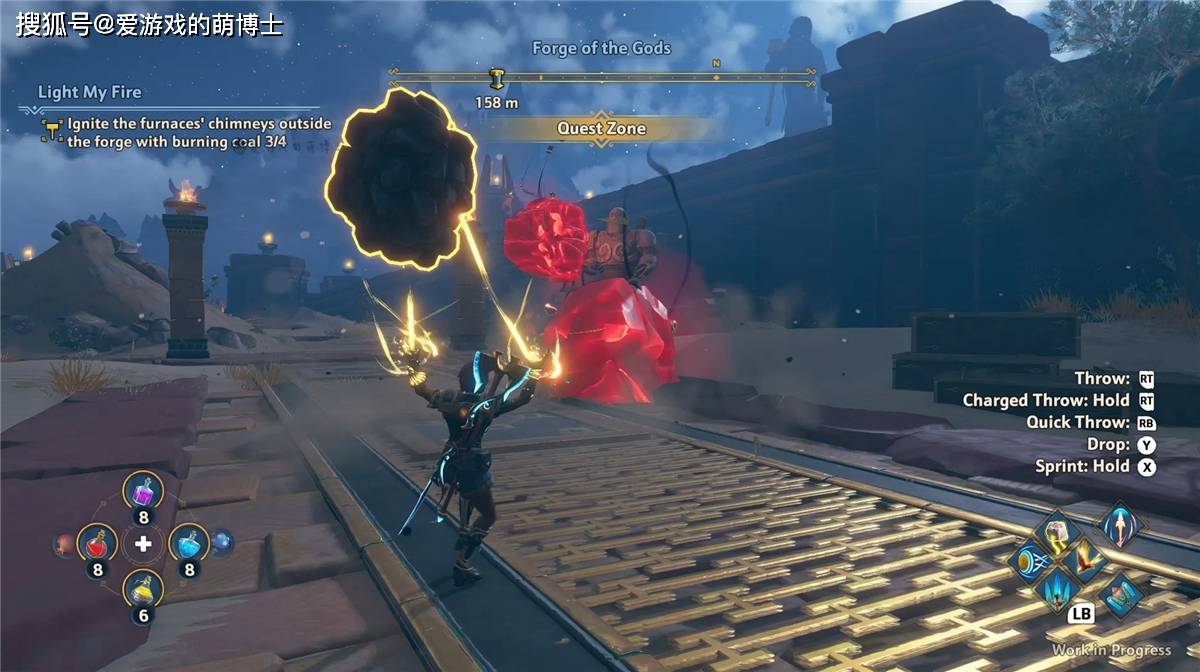Use the red health potion

point(97,543)
